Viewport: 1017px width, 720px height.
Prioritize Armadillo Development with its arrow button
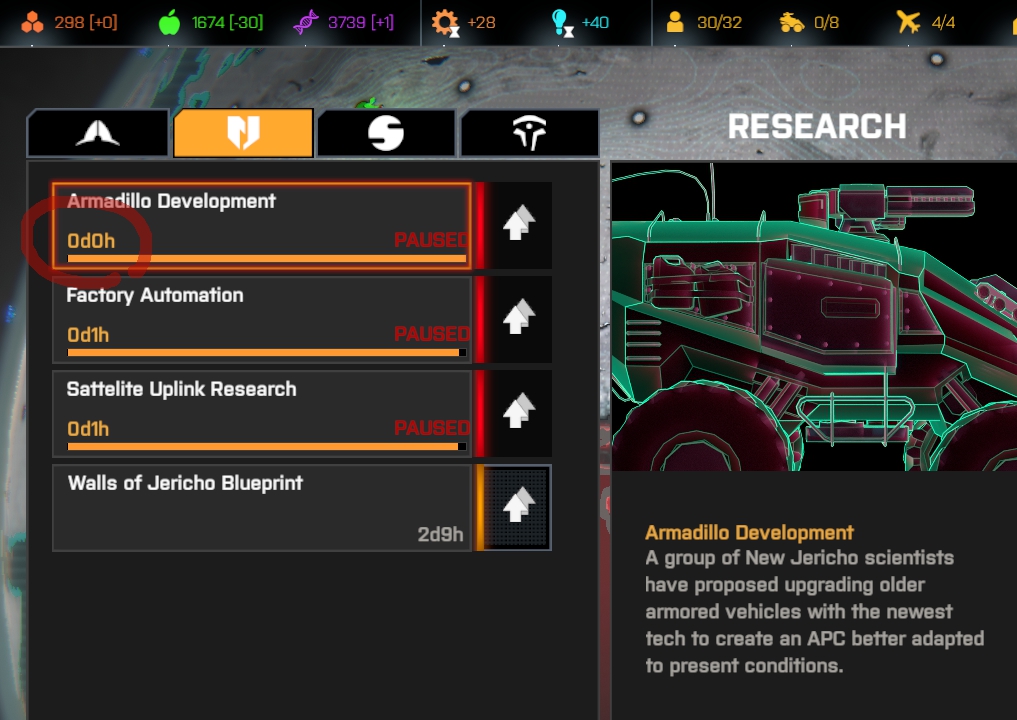coord(517,225)
